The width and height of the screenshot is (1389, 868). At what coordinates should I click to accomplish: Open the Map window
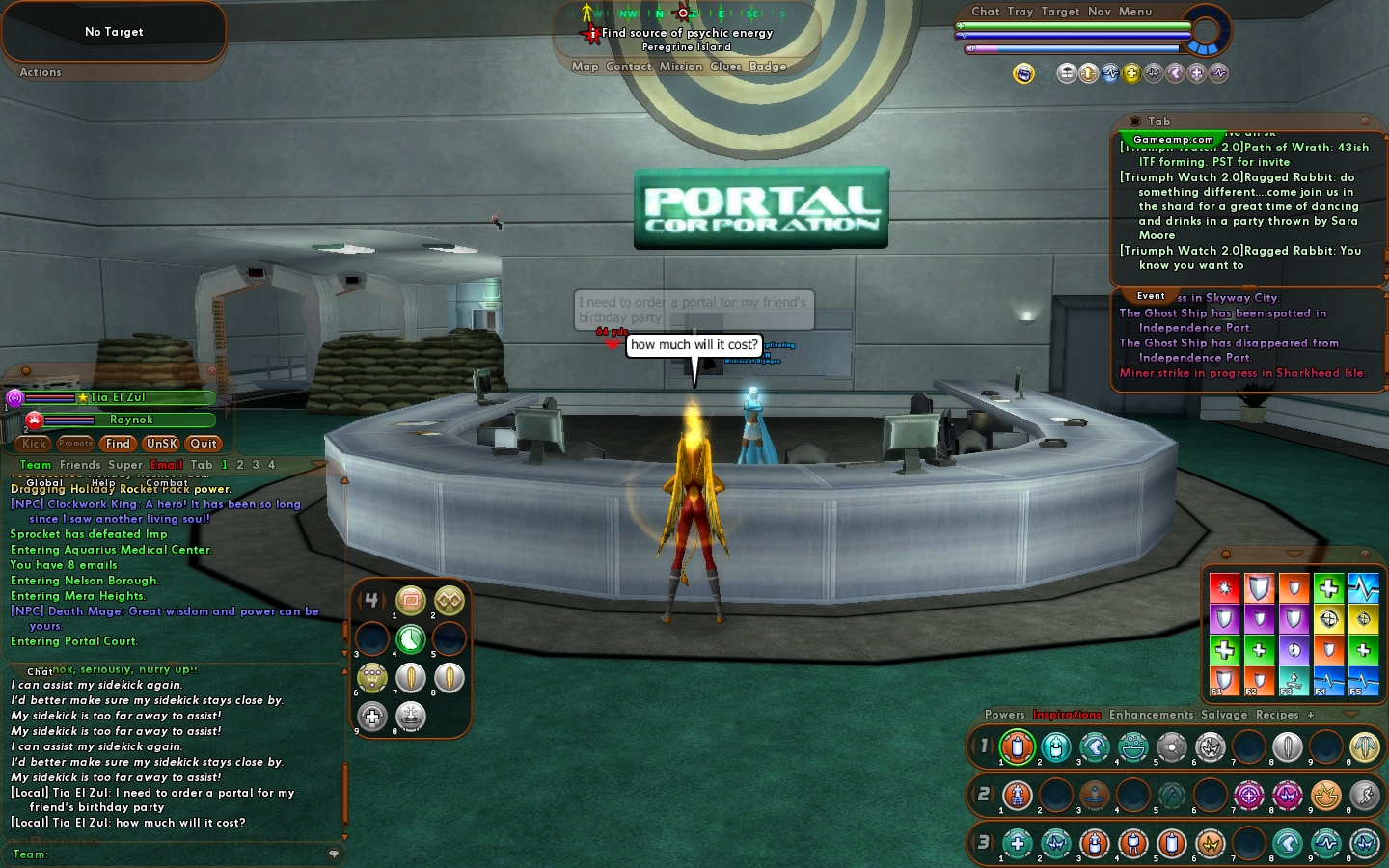click(585, 67)
